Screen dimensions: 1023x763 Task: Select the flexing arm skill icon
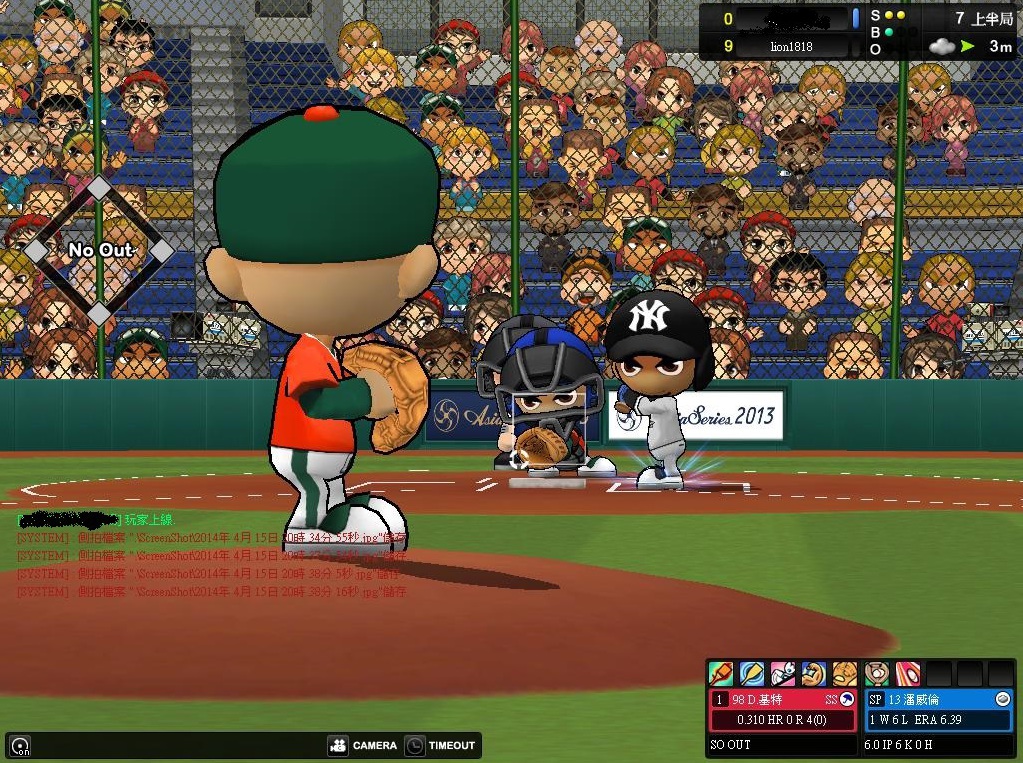[814, 673]
